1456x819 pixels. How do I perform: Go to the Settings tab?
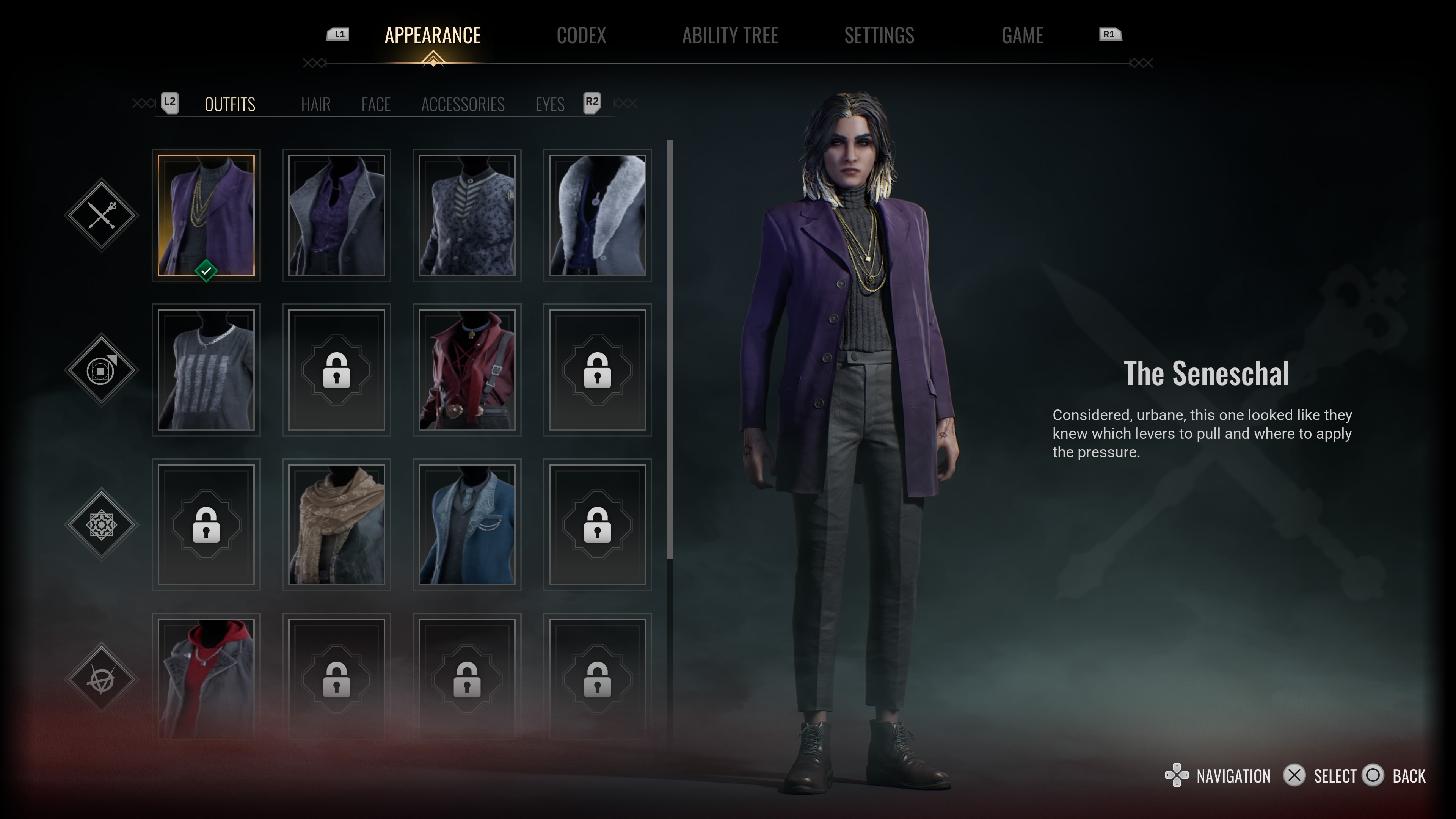point(879,36)
